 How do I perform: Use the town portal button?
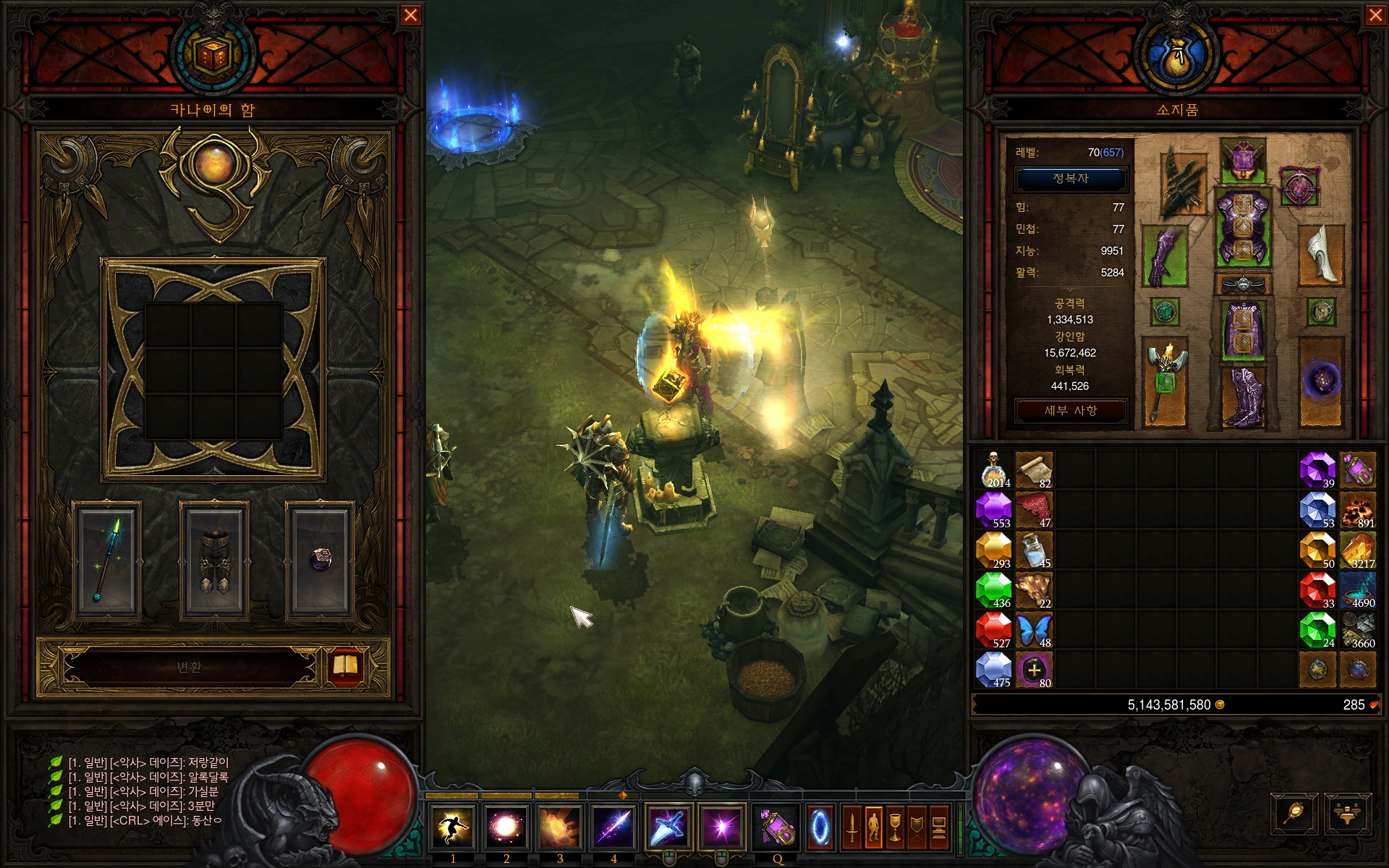click(820, 827)
